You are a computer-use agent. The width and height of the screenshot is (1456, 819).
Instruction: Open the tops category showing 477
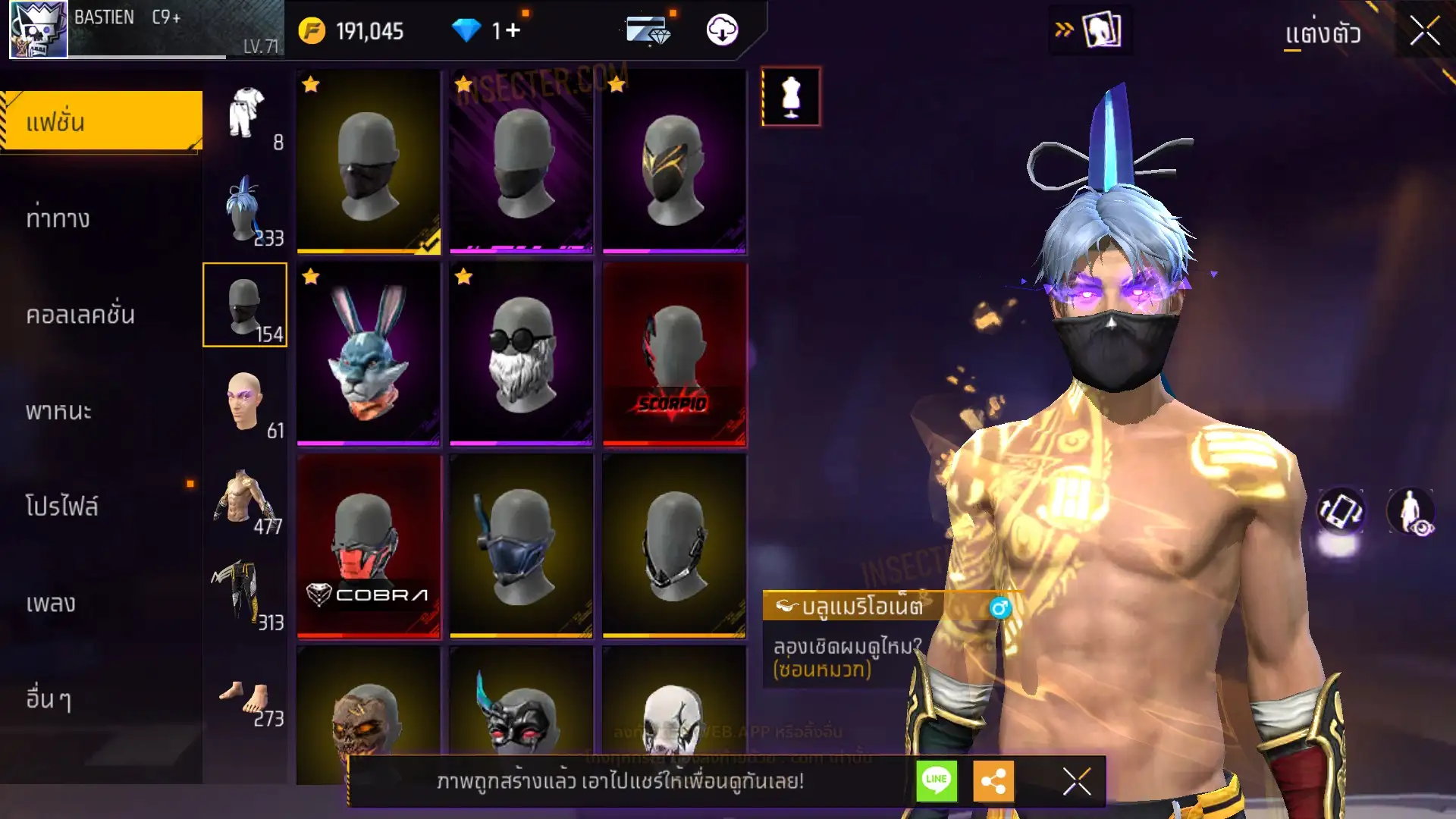click(245, 498)
